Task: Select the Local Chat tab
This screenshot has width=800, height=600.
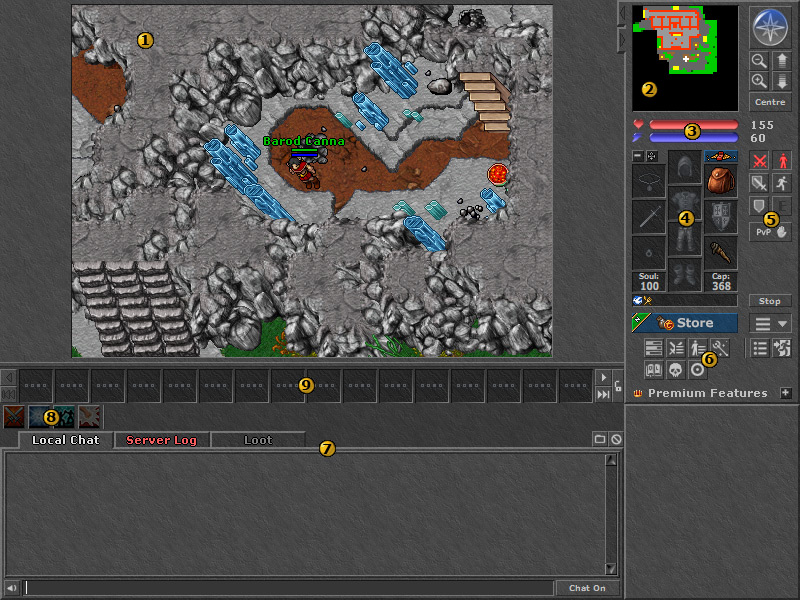Action: point(65,440)
